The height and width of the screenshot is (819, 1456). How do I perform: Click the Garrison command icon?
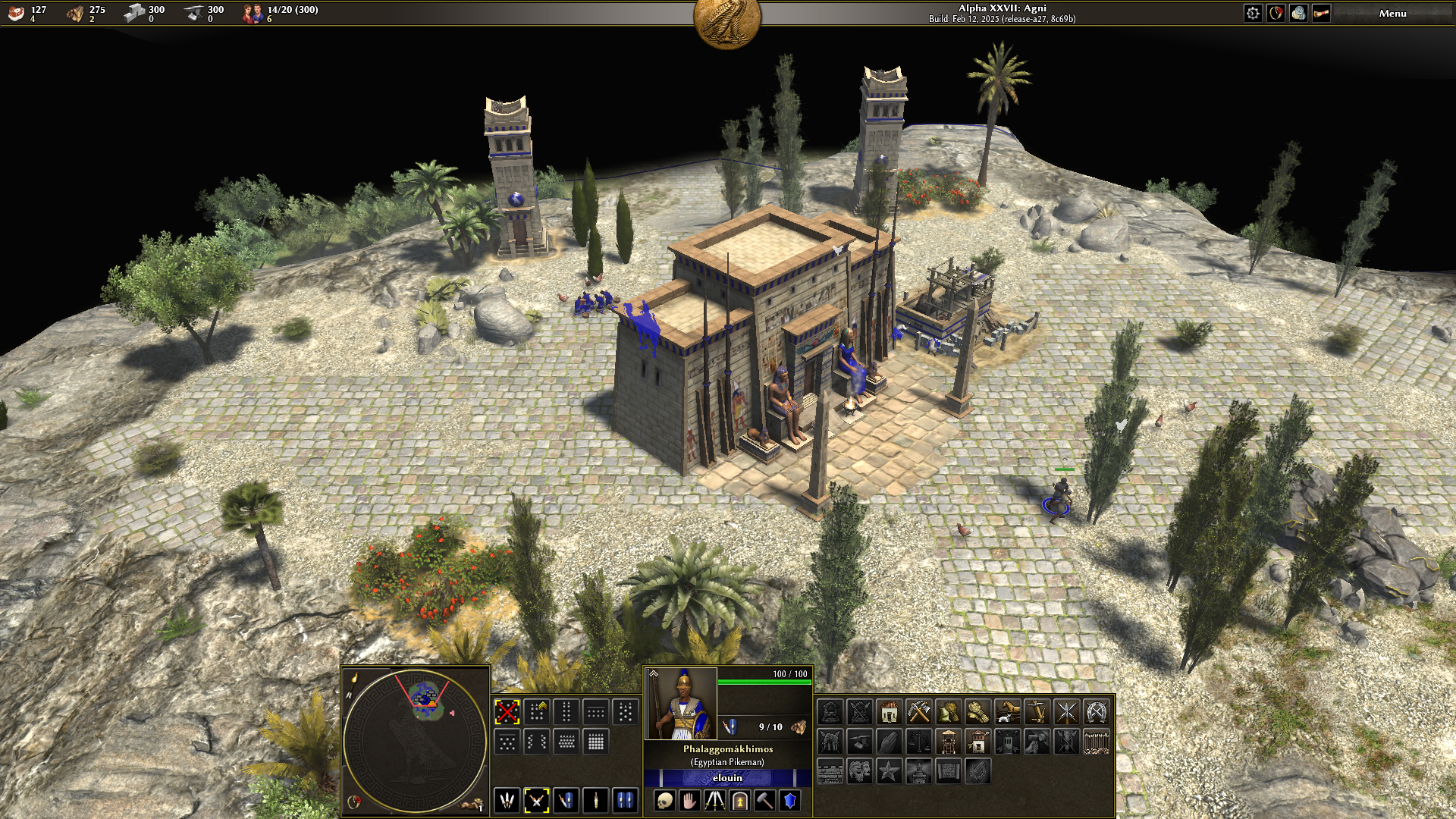click(x=740, y=802)
